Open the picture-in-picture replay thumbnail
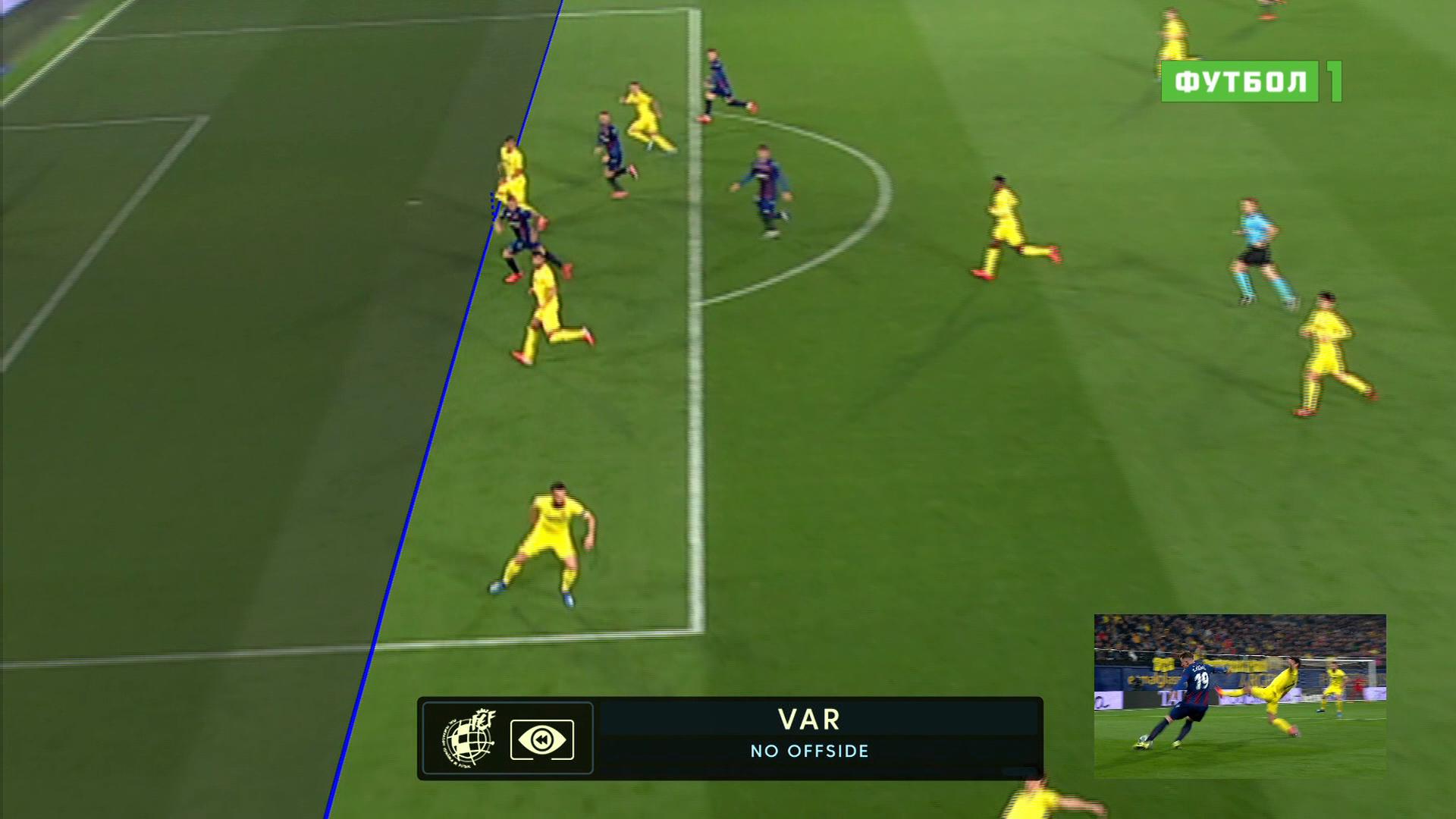The image size is (1456, 819). click(x=1239, y=695)
